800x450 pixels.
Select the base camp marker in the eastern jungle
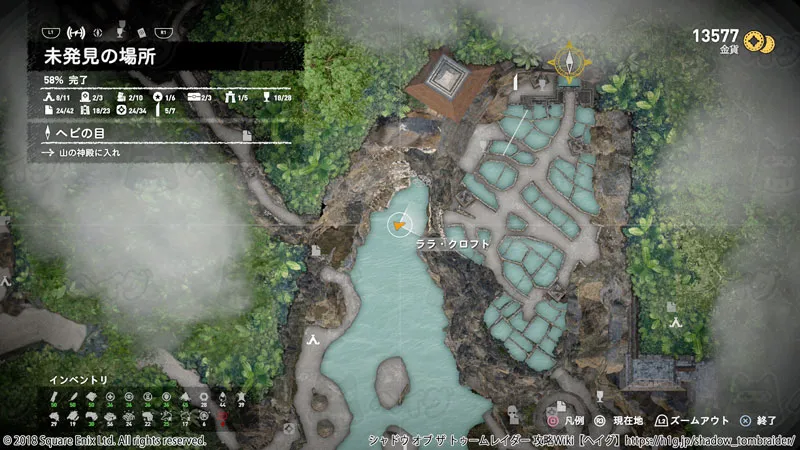(675, 322)
